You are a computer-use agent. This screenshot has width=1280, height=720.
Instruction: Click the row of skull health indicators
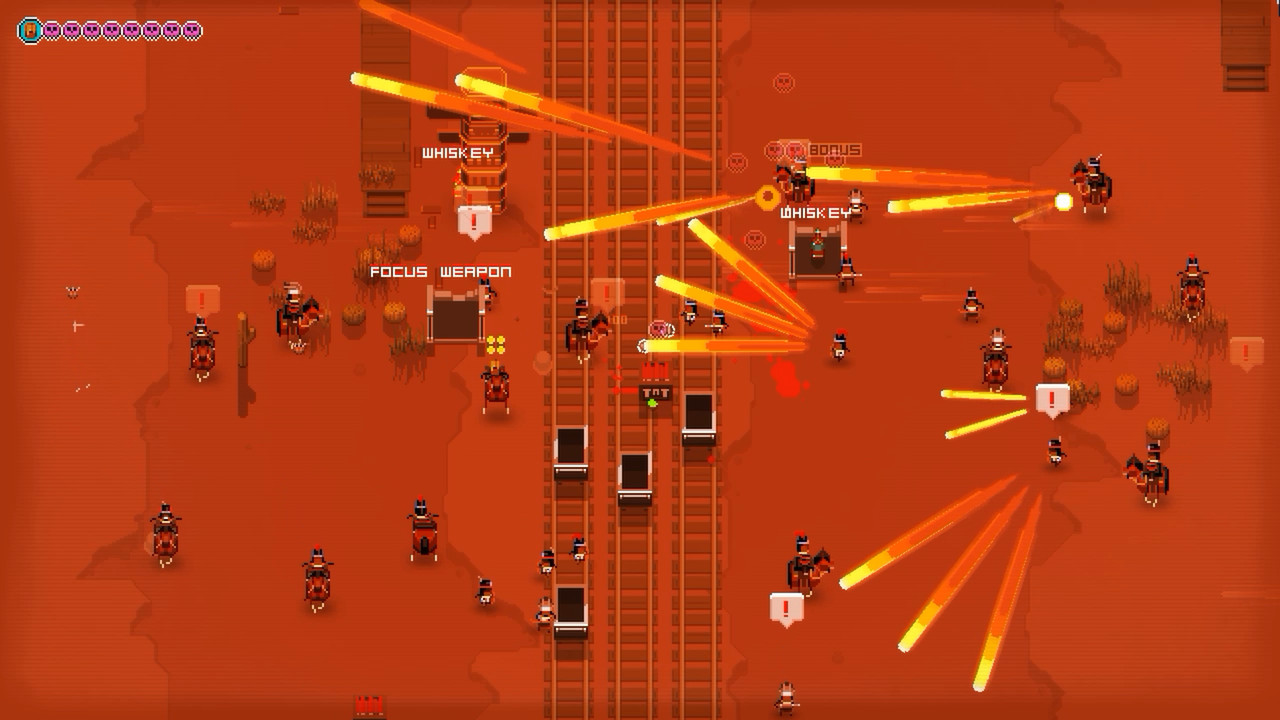click(x=120, y=28)
